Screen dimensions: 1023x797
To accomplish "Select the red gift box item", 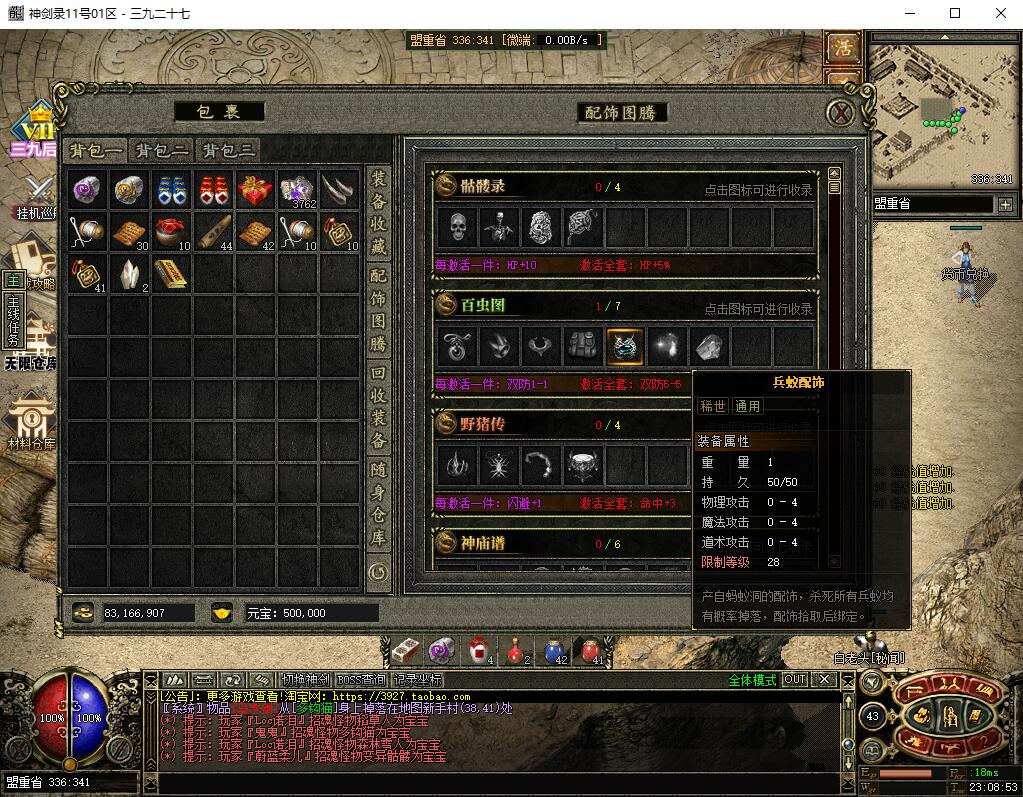I will [x=255, y=189].
